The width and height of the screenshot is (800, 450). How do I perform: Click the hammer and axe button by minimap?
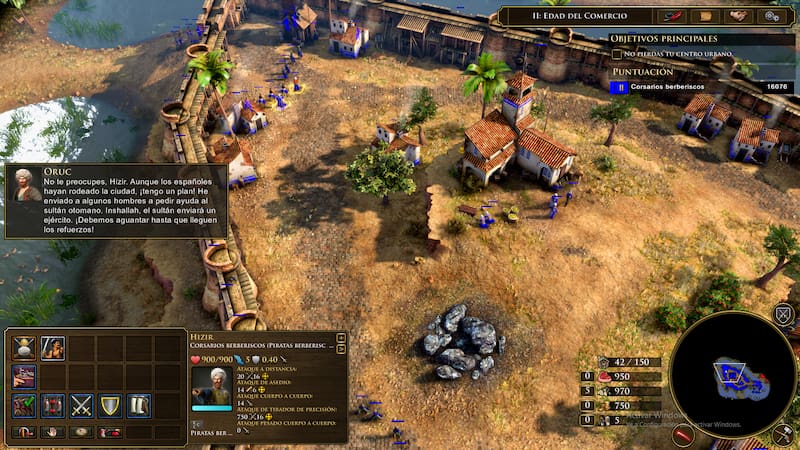[x=783, y=435]
